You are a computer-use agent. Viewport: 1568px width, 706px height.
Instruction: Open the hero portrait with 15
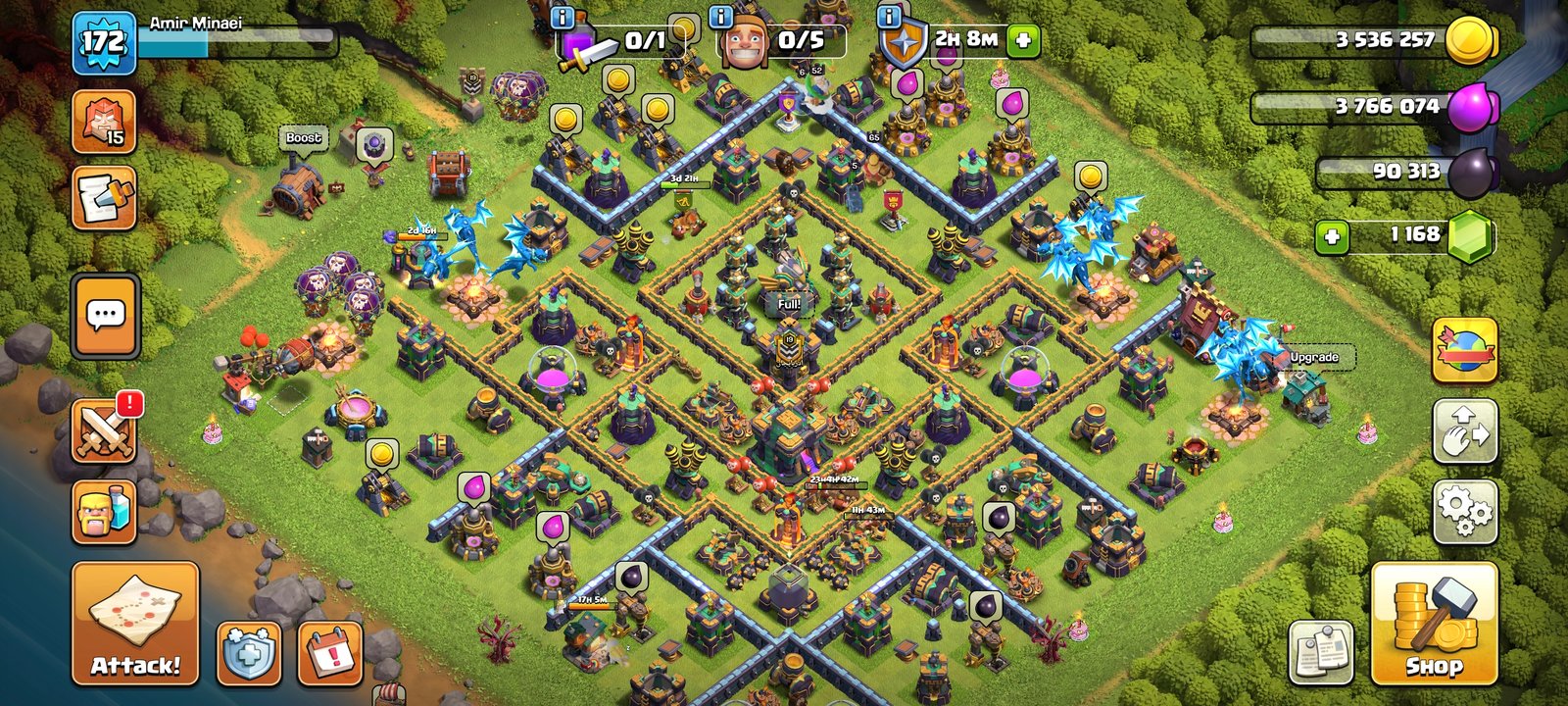click(104, 122)
